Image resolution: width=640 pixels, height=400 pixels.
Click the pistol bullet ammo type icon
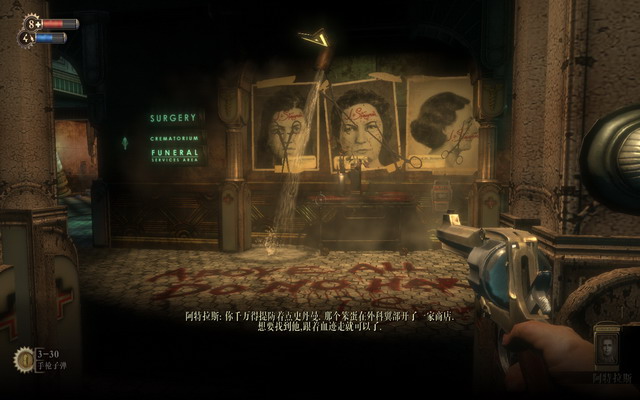pos(24,358)
